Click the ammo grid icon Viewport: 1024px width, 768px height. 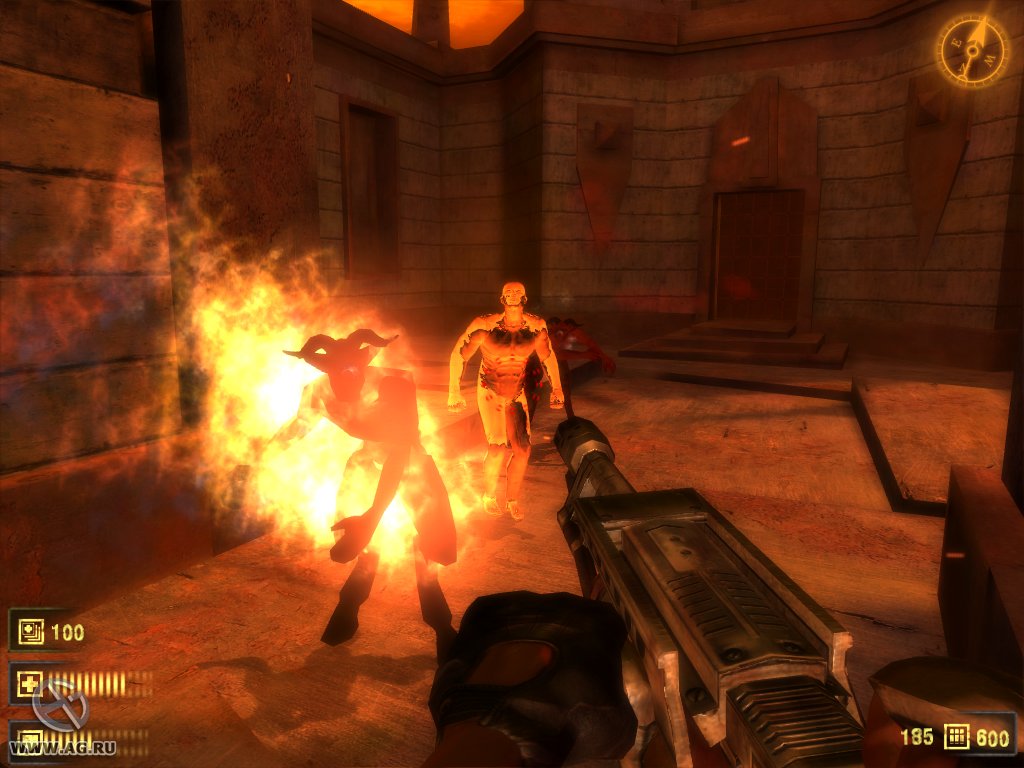[958, 737]
